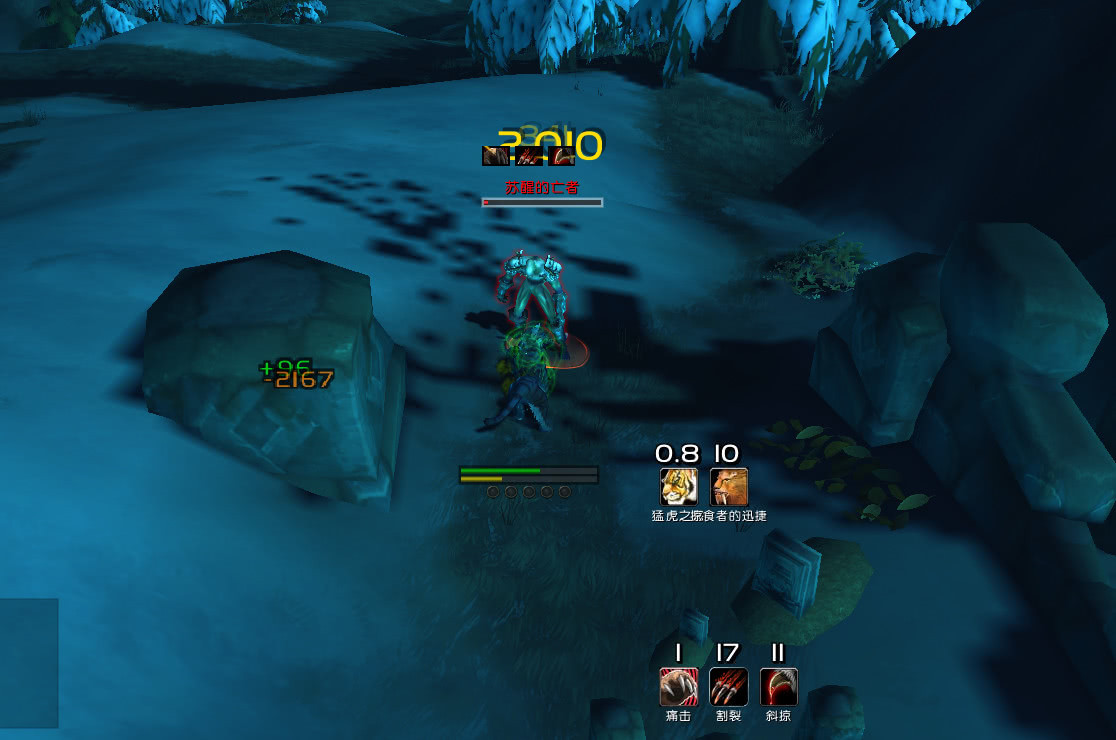Click the Rip icon labeled 割裂
This screenshot has width=1116, height=740.
tap(729, 687)
